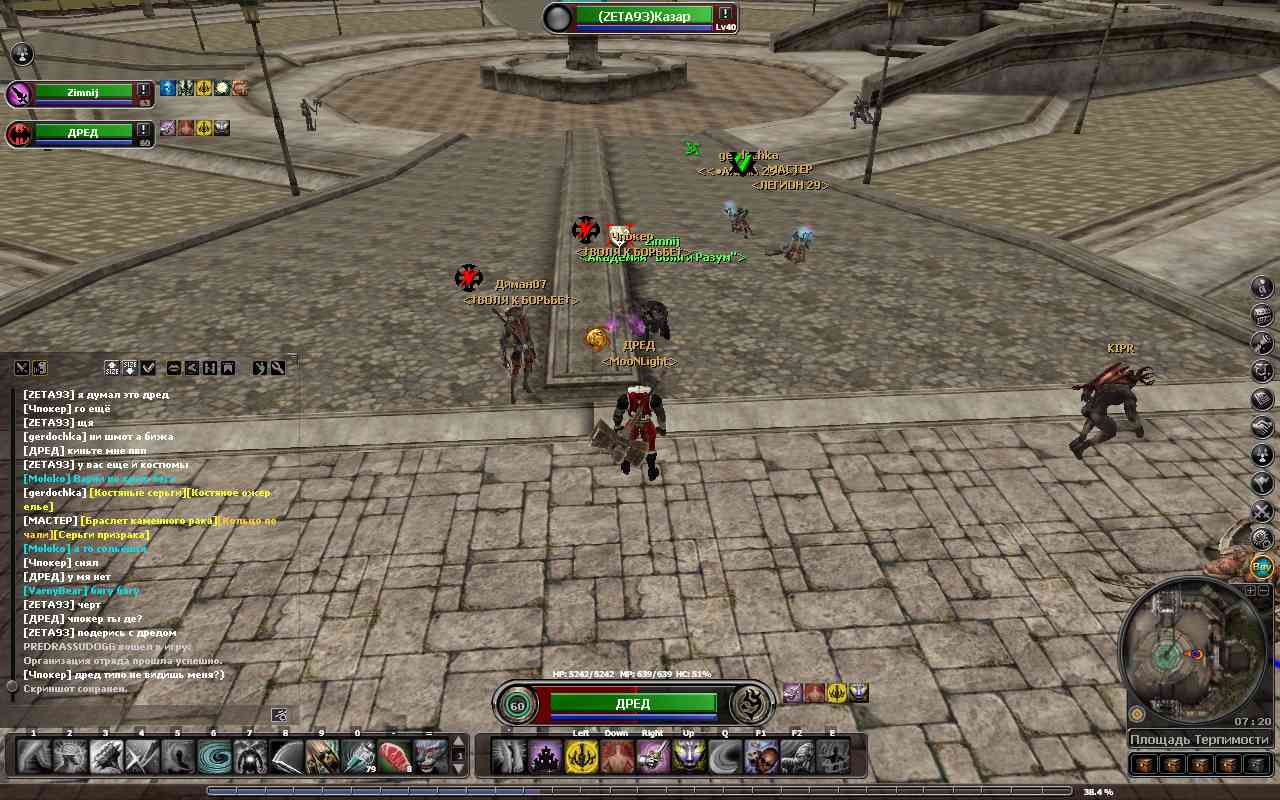Activate the teal whirlpool skill in slot 6
The height and width of the screenshot is (800, 1280).
pyautogui.click(x=213, y=757)
